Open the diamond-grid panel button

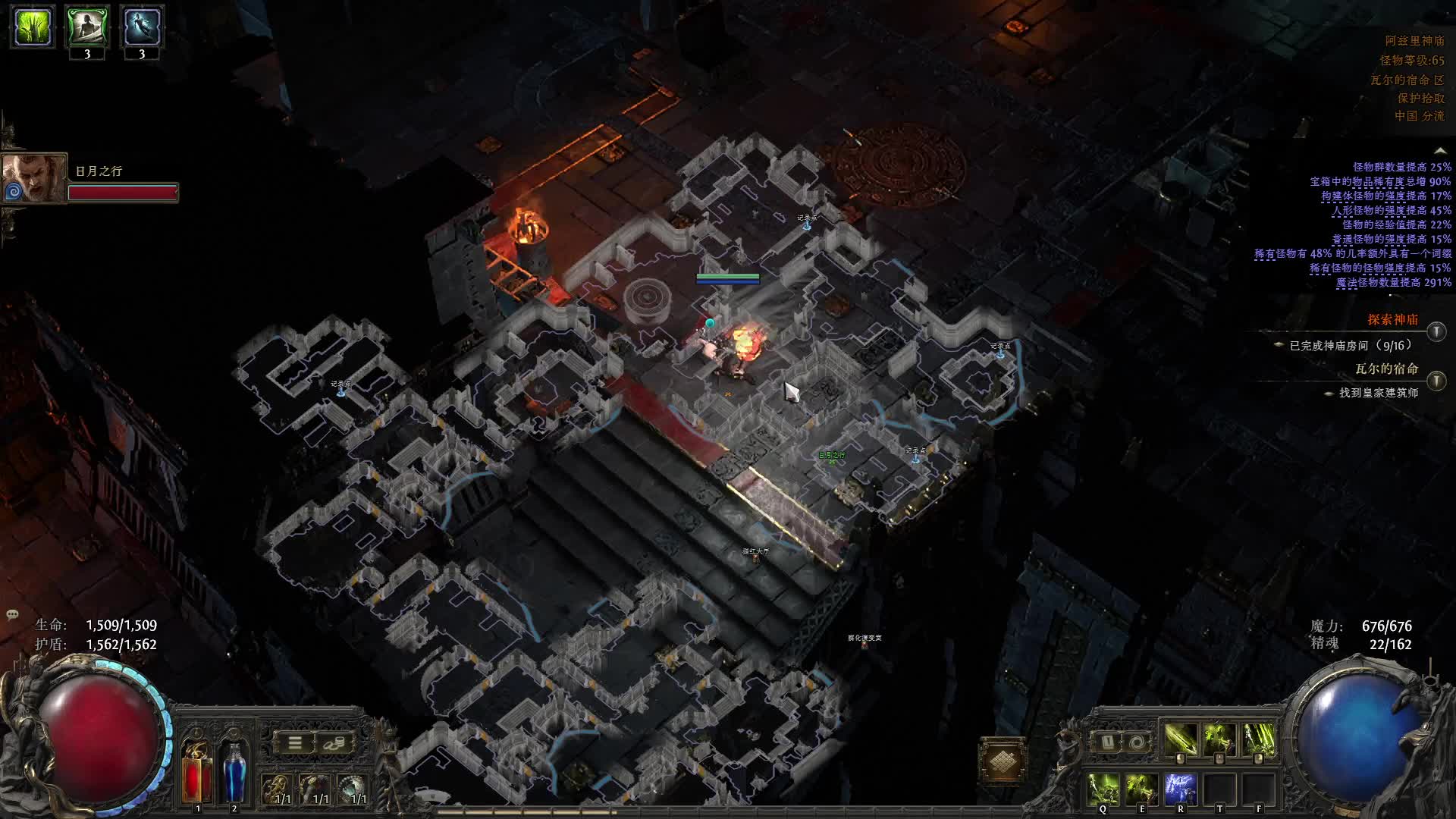tap(1002, 761)
